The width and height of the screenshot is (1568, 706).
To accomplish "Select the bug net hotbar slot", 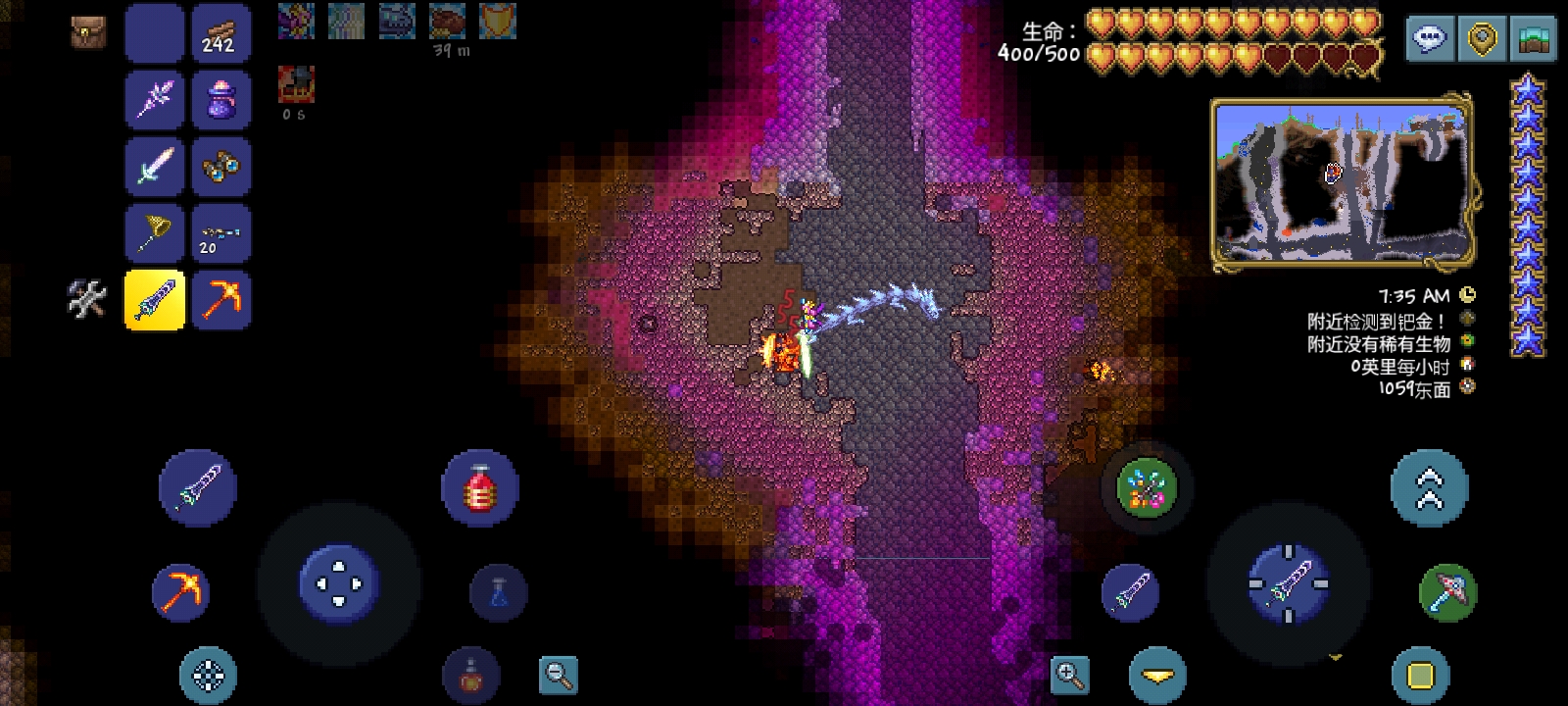I will [155, 233].
